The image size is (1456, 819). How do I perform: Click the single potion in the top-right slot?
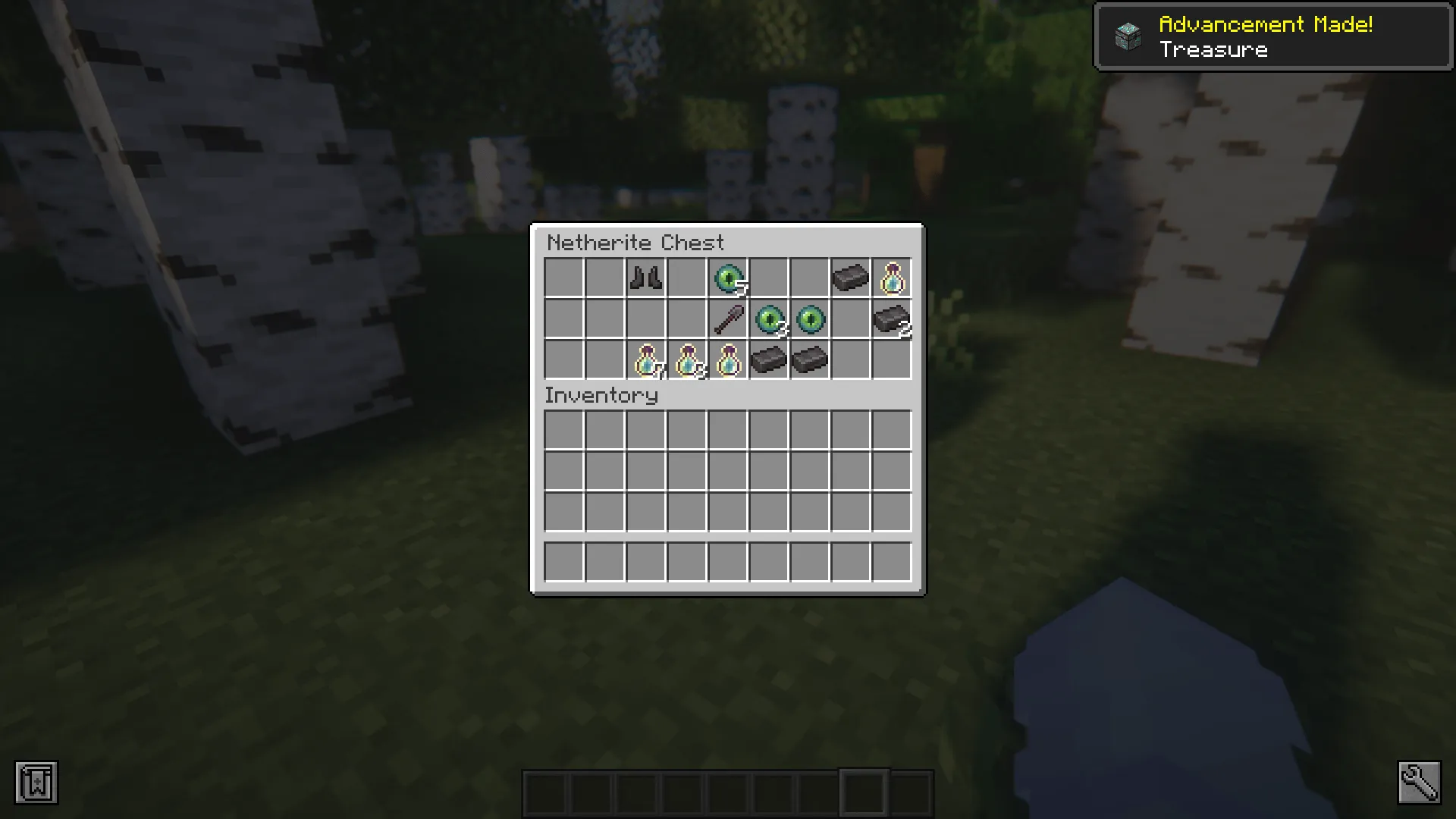[x=891, y=279]
